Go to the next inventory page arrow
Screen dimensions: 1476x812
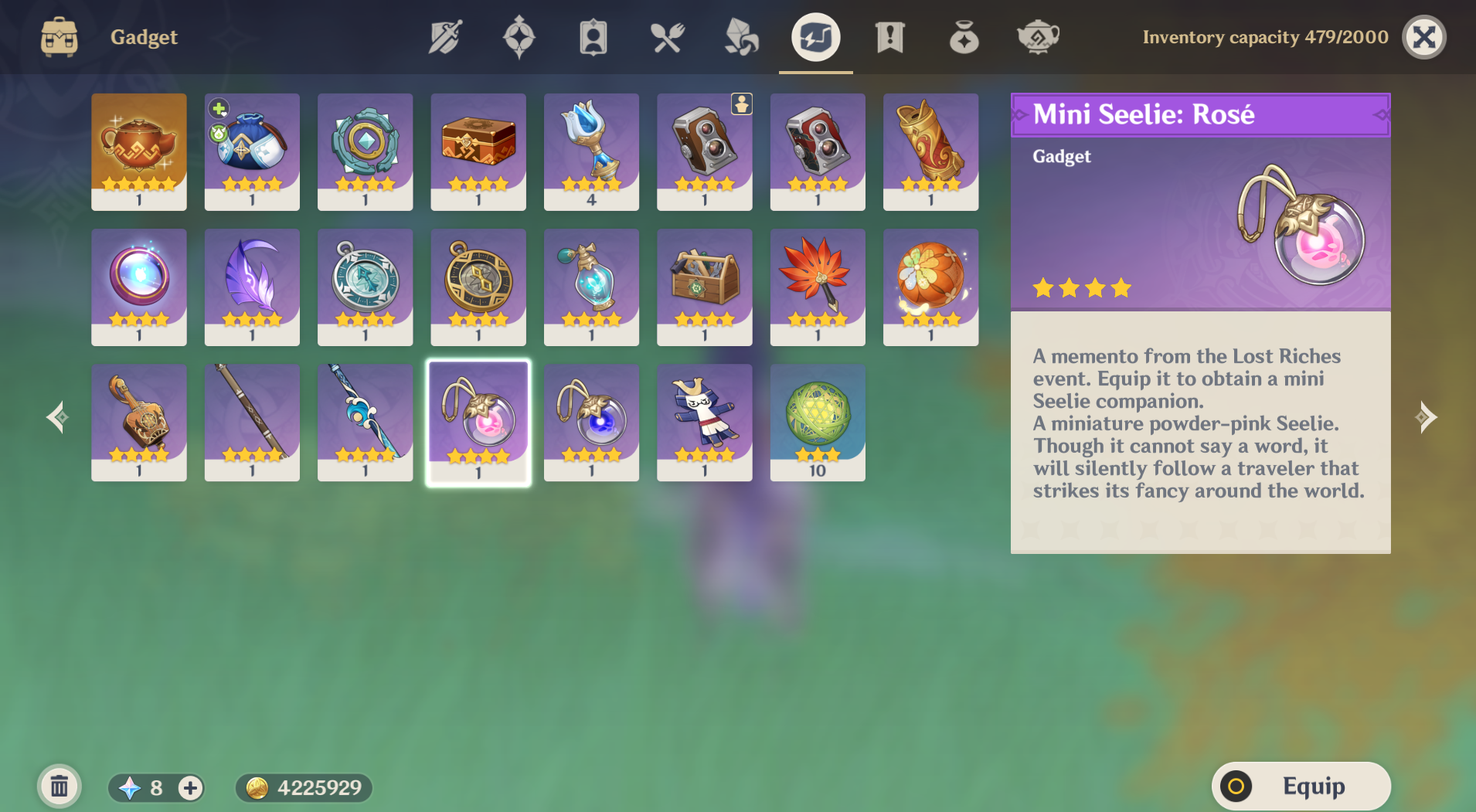click(x=1425, y=417)
